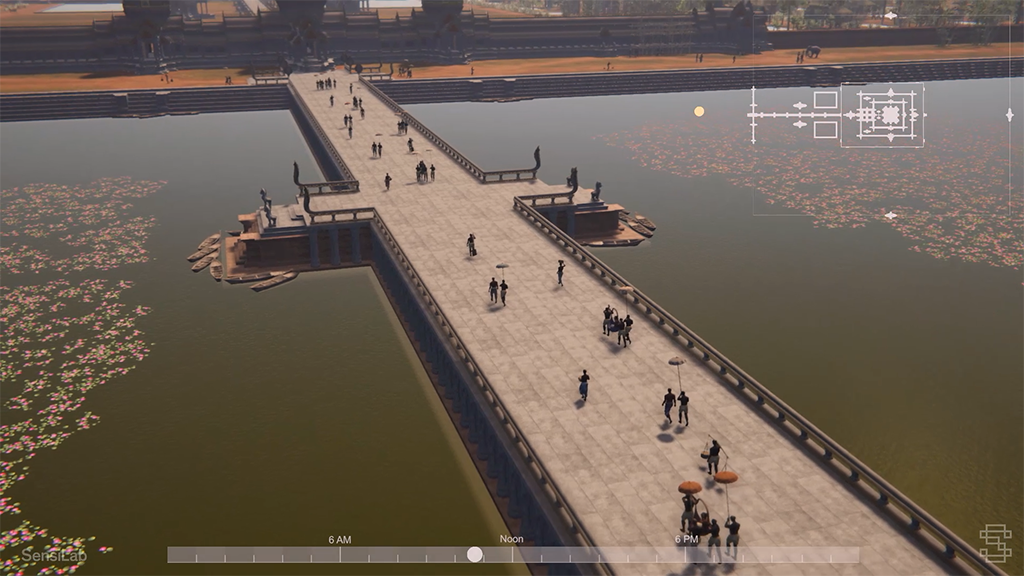Image resolution: width=1024 pixels, height=576 pixels.
Task: Set the time slider to 6 AM
Action: click(340, 554)
